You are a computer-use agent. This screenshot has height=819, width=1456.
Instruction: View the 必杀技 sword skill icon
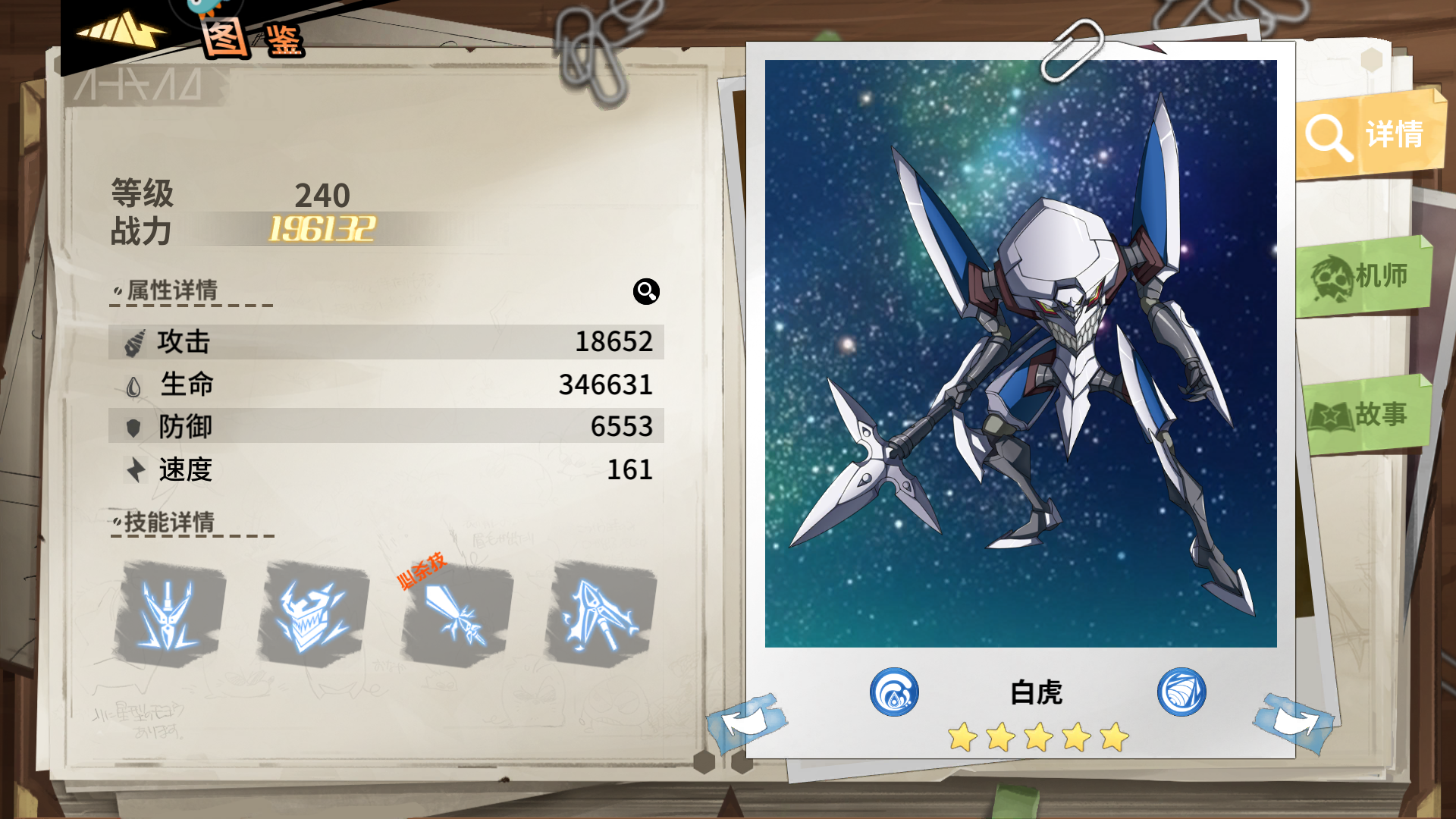click(457, 614)
